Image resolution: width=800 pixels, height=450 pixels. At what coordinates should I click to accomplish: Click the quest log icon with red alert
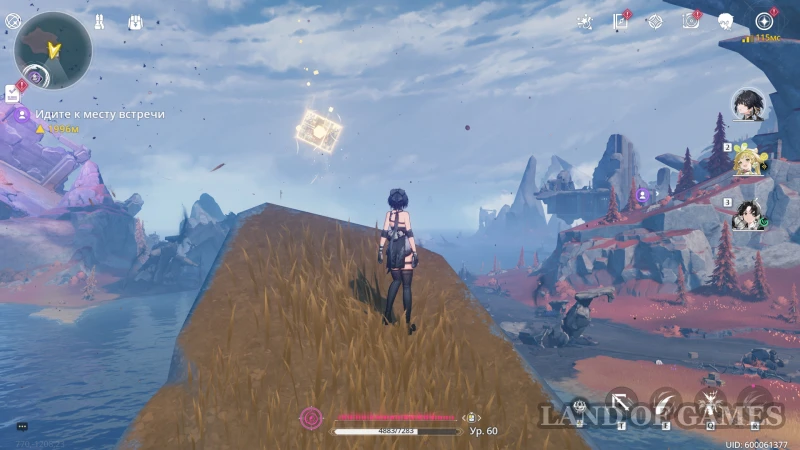[x=12, y=93]
